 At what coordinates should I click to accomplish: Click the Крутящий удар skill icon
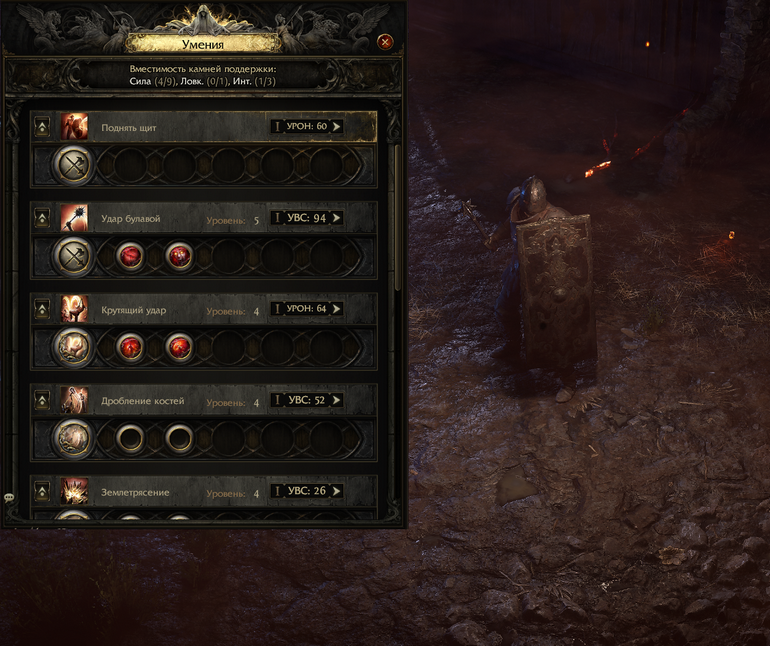pos(74,309)
